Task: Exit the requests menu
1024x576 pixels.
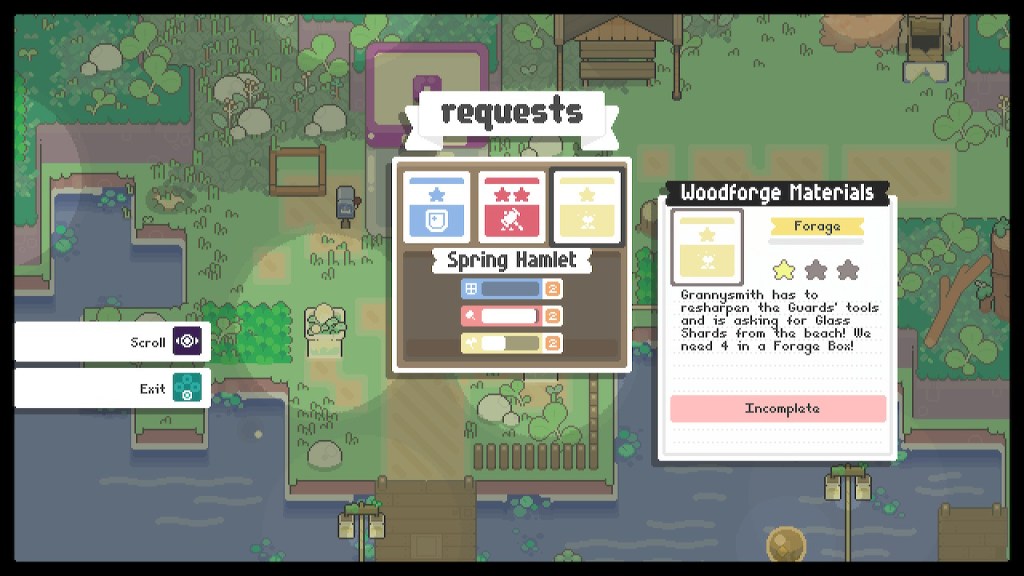Action: [112, 388]
